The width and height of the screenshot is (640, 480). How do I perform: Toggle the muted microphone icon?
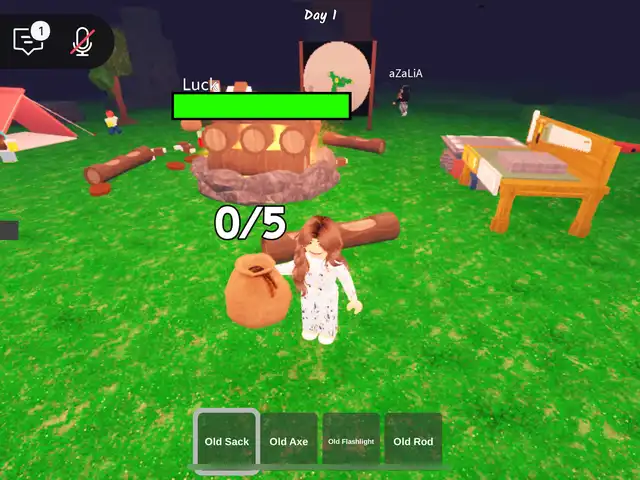(82, 41)
